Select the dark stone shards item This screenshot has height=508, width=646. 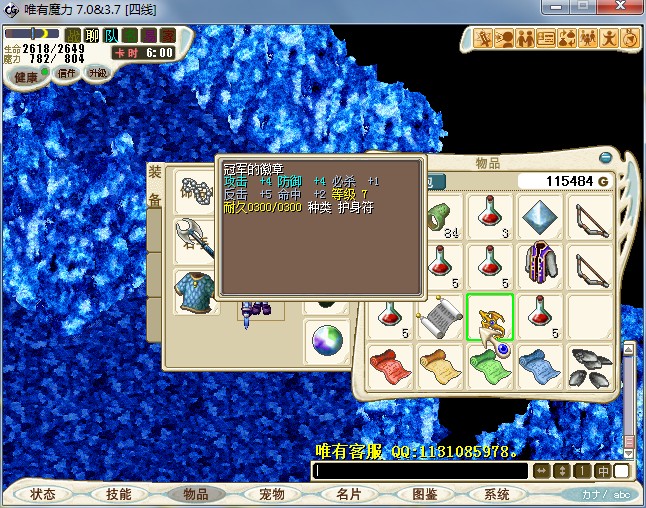click(x=591, y=366)
